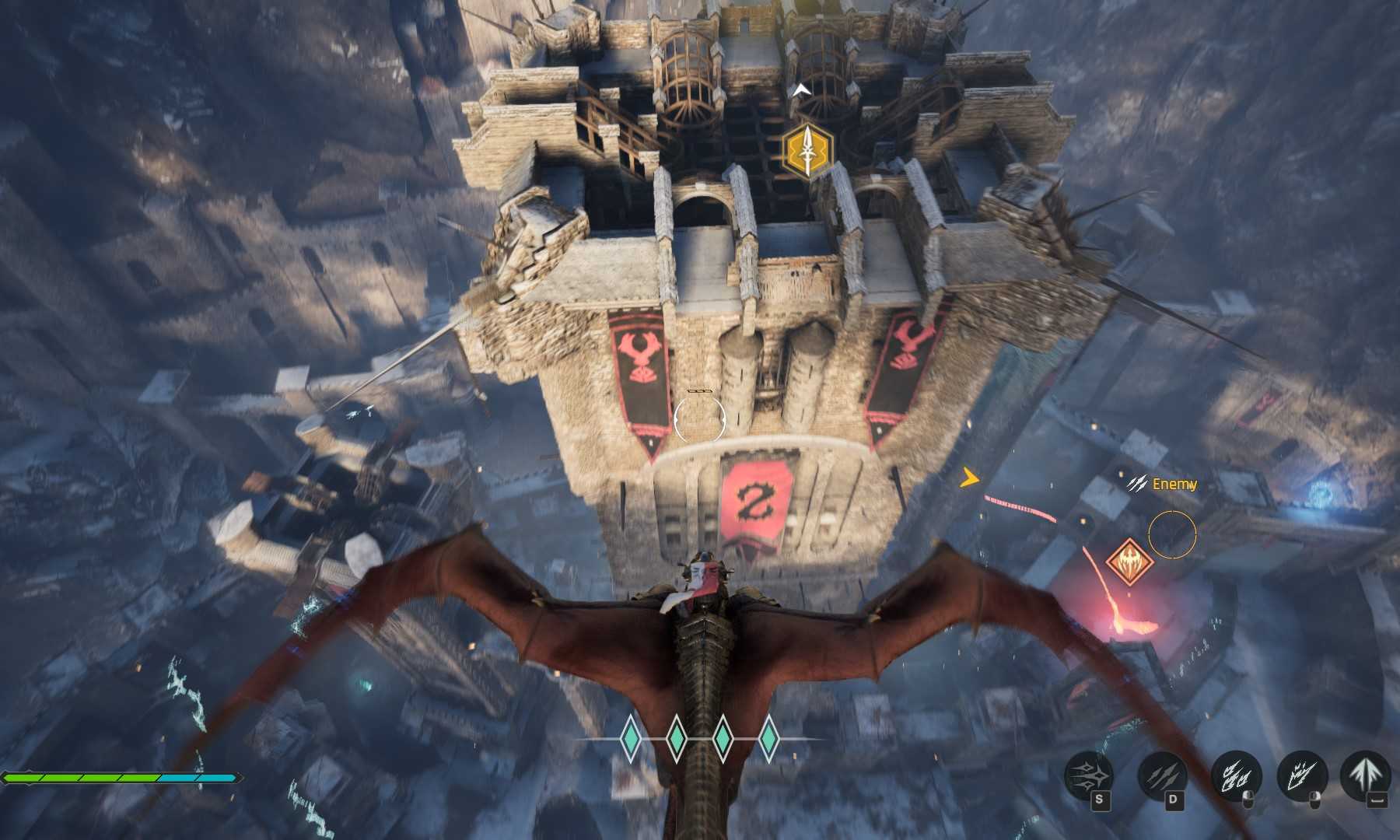Screen dimensions: 1400x840
Task: Select the yellow hexagon spear objective marker
Action: point(808,151)
